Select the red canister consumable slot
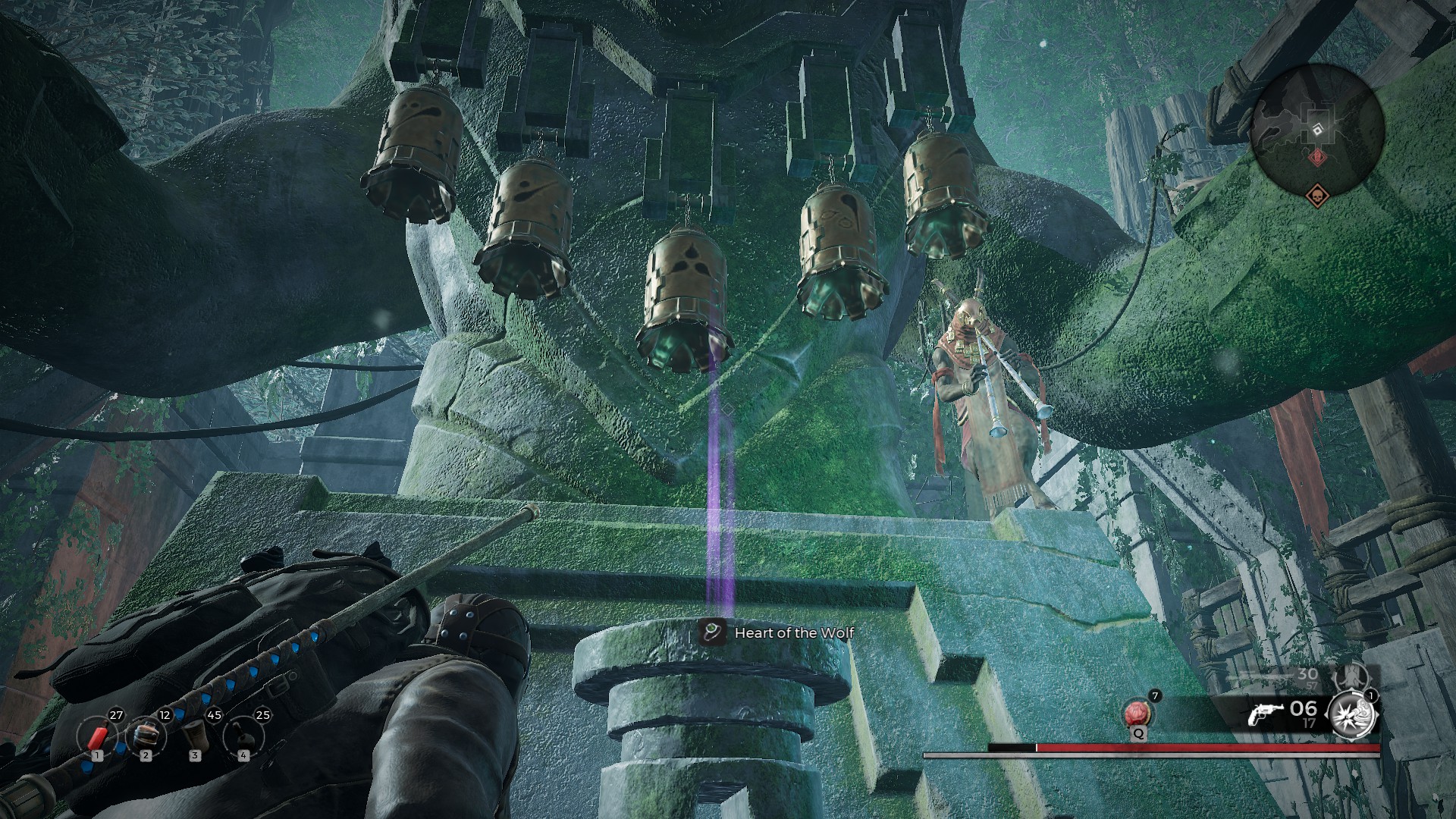1456x819 pixels. point(98,736)
